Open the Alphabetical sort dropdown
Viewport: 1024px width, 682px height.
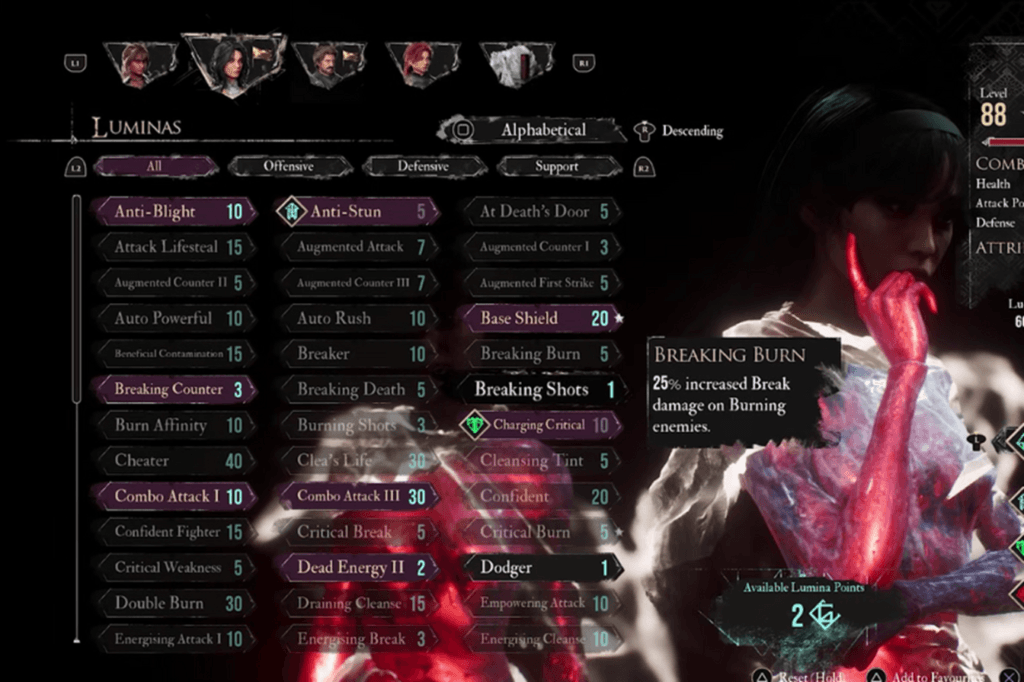528,130
